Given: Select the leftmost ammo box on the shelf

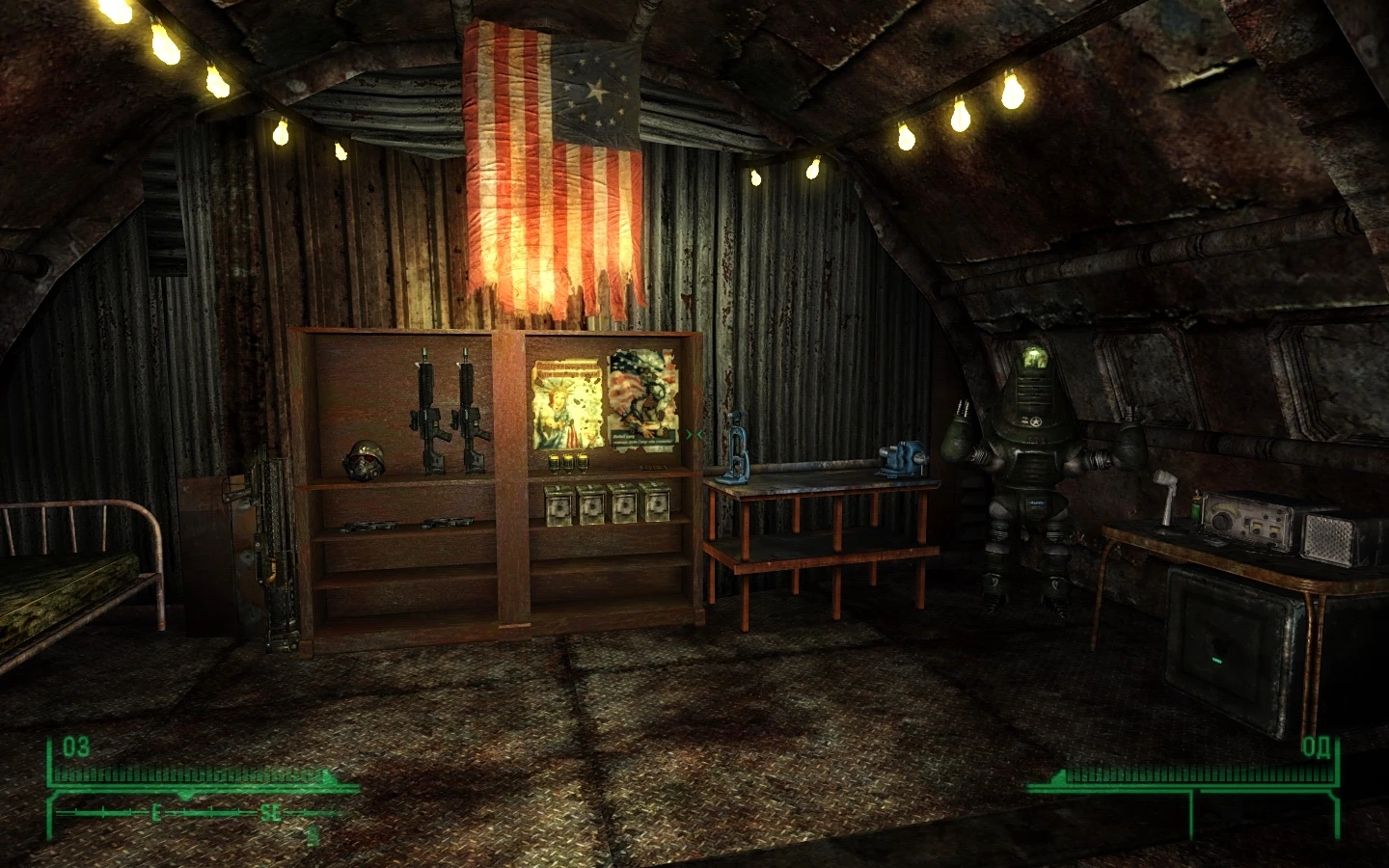Looking at the screenshot, I should click(x=558, y=506).
